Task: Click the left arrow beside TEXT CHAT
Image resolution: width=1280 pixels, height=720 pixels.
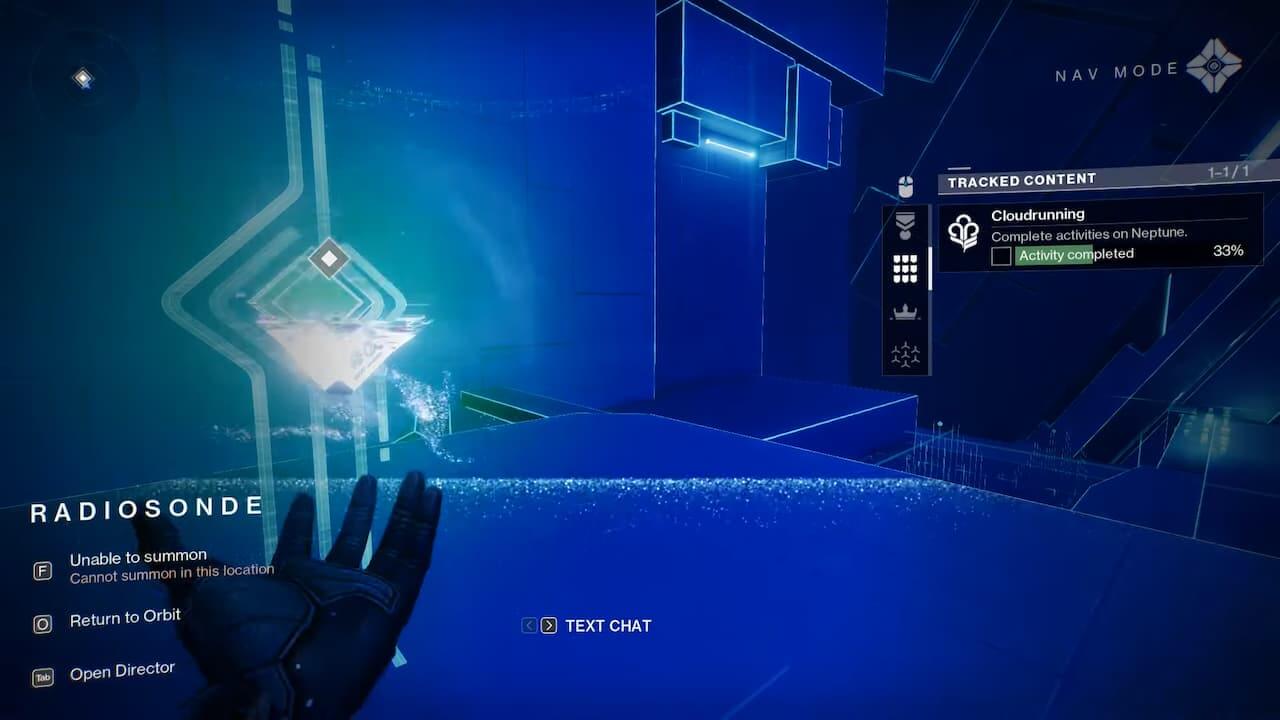Action: click(x=528, y=626)
